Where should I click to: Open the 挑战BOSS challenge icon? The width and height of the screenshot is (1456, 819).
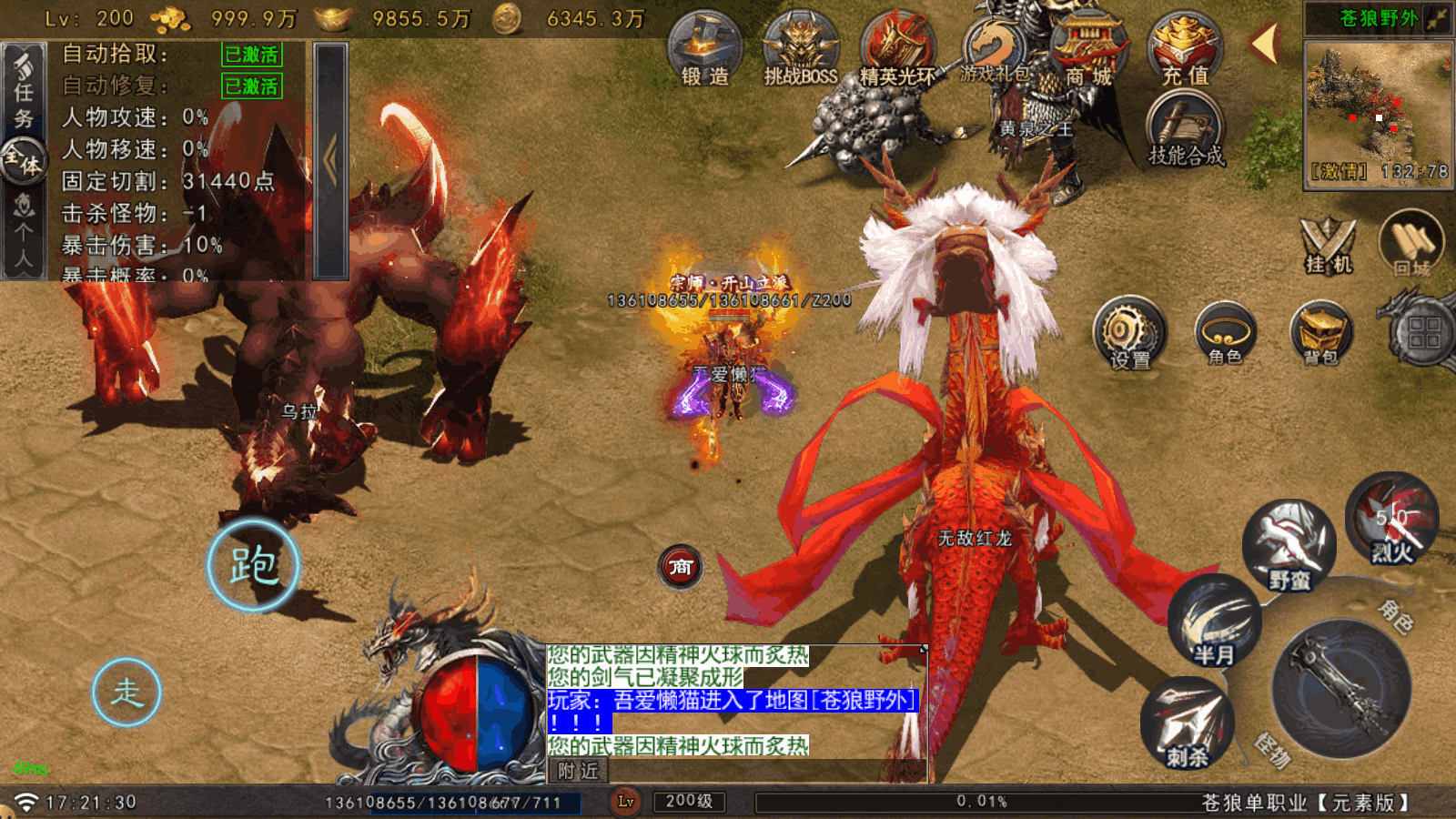pyautogui.click(x=801, y=49)
